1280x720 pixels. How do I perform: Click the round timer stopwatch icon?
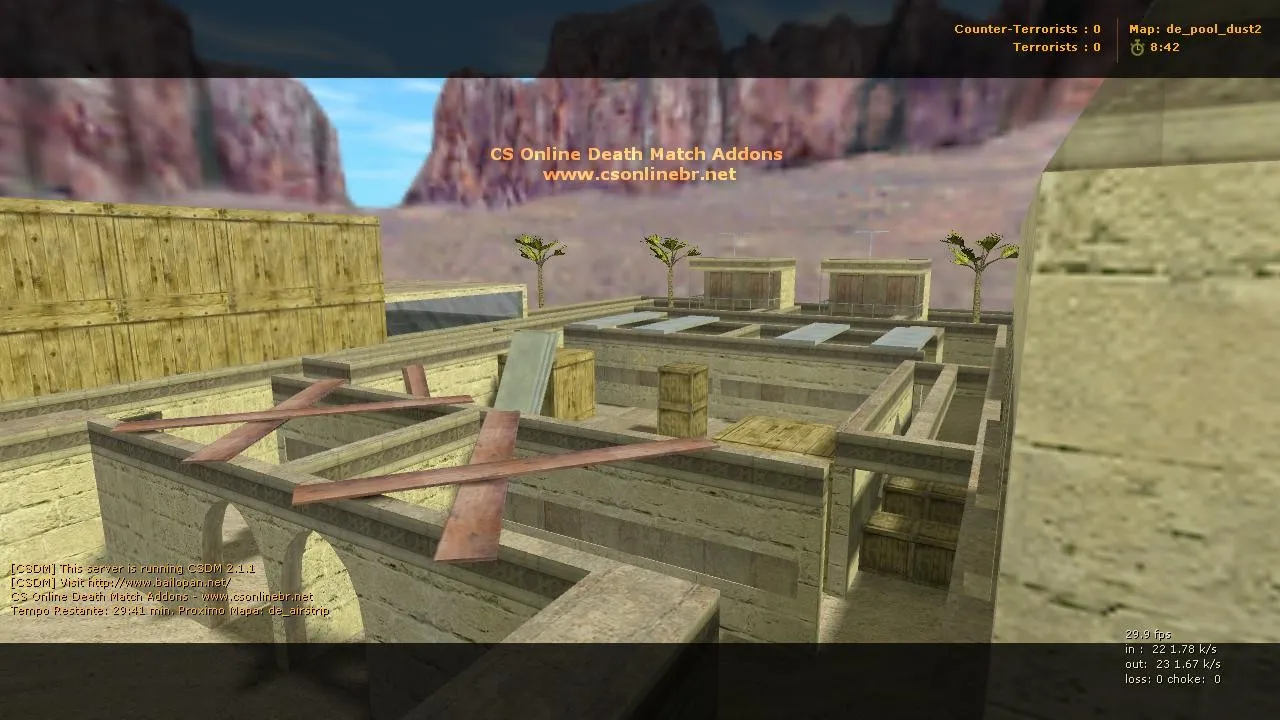click(x=1138, y=46)
